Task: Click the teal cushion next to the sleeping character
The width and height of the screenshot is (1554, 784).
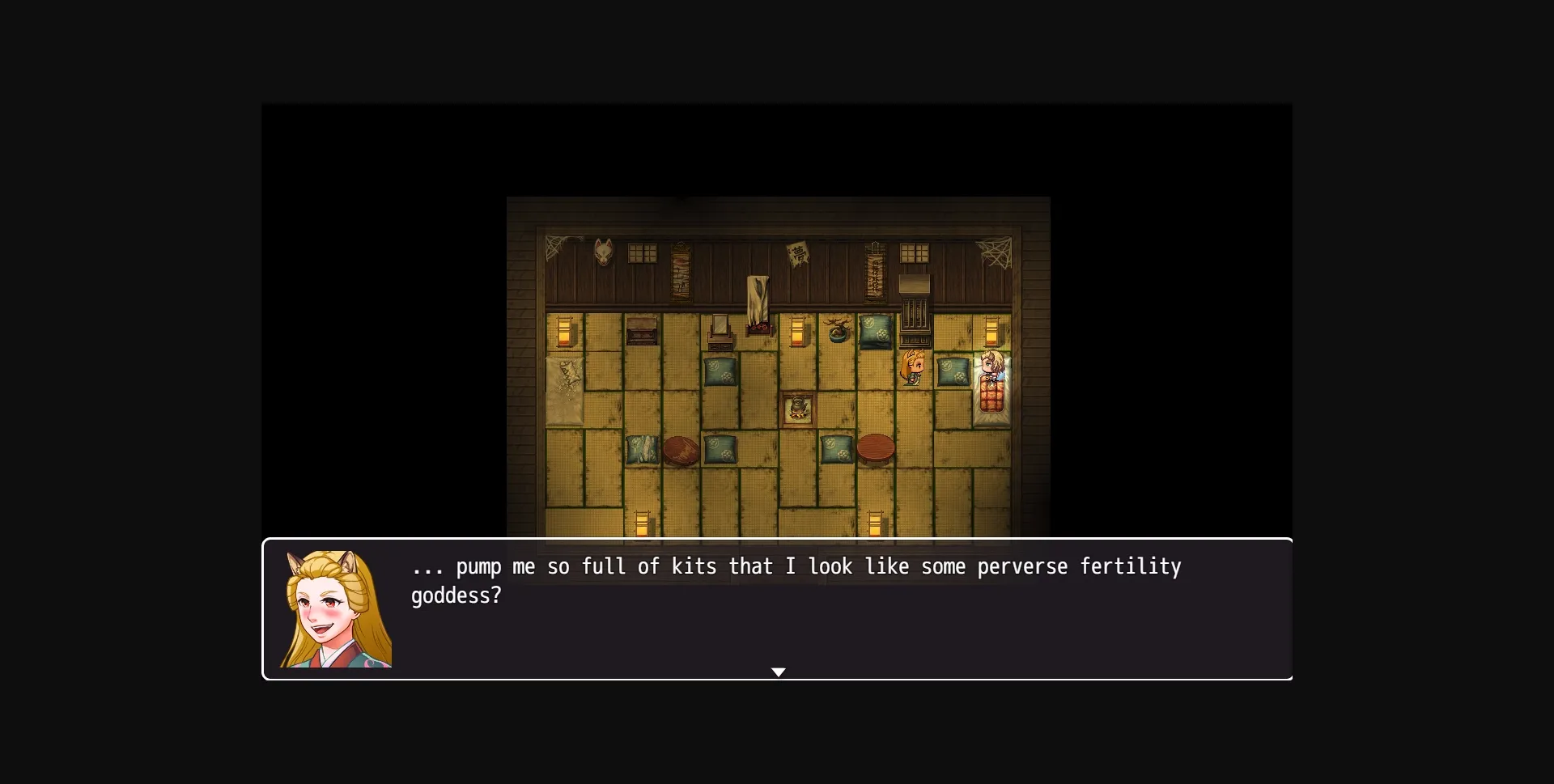Action: tap(952, 372)
